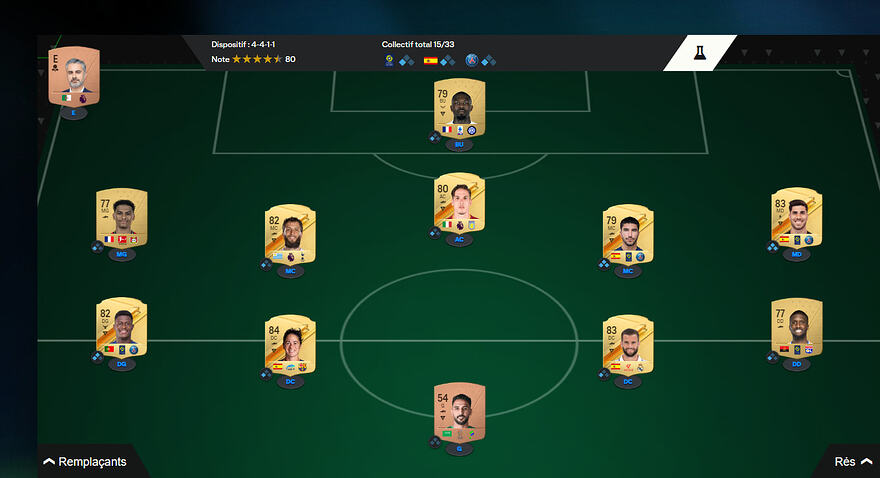Select the 82-rated DG left back card

122,328
